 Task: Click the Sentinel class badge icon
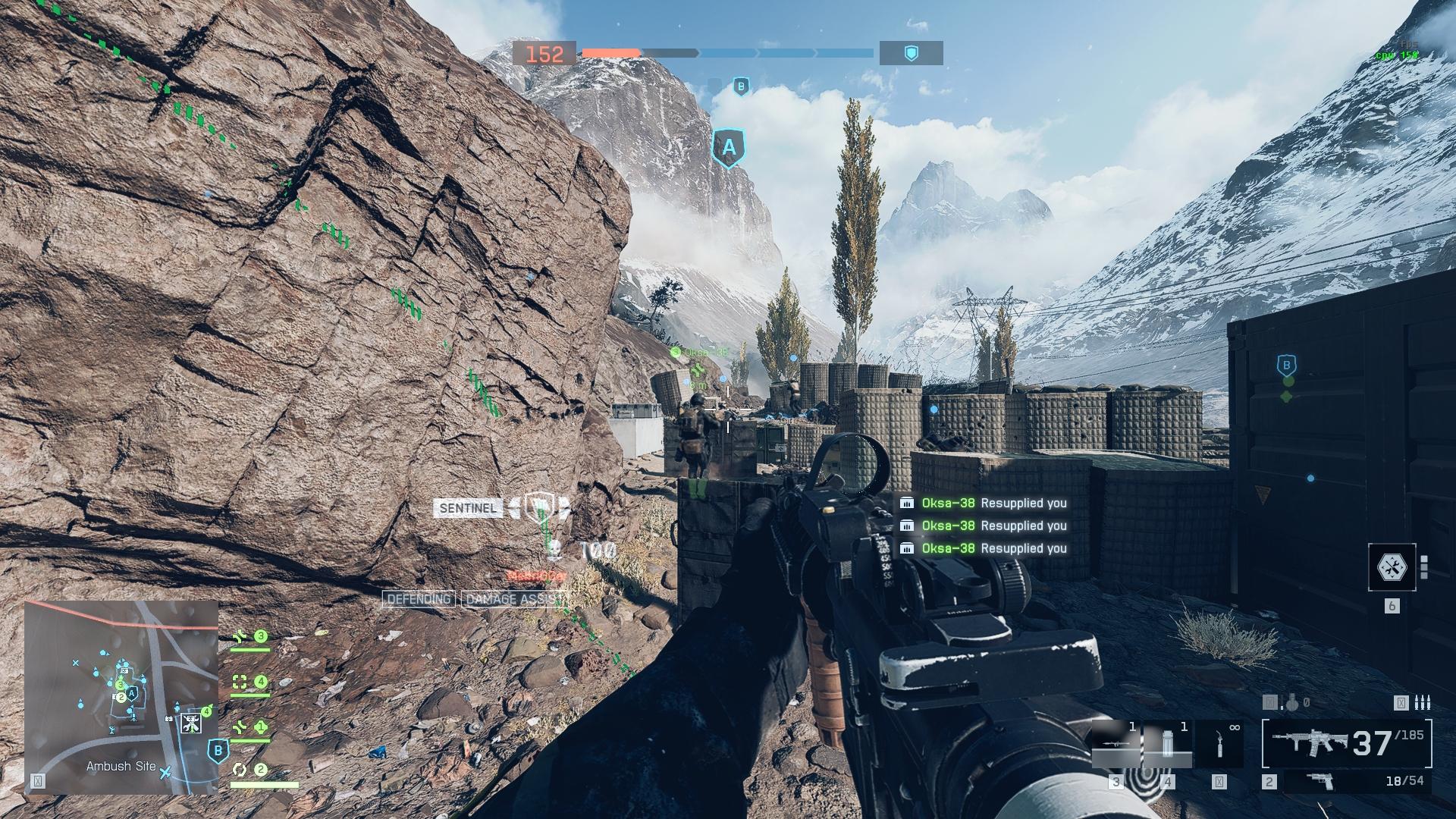tap(538, 506)
